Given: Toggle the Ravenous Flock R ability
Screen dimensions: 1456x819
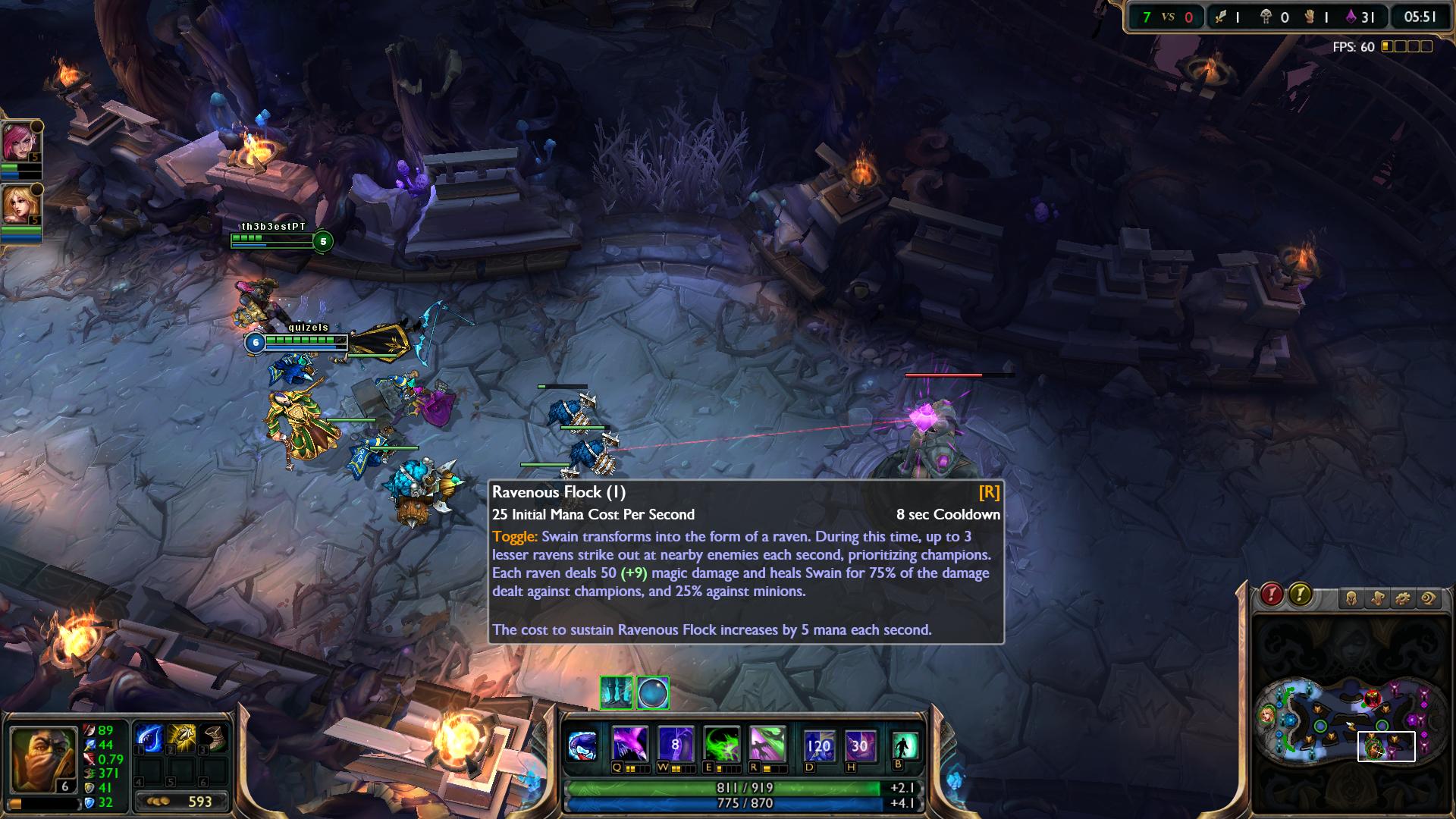Looking at the screenshot, I should 767,744.
